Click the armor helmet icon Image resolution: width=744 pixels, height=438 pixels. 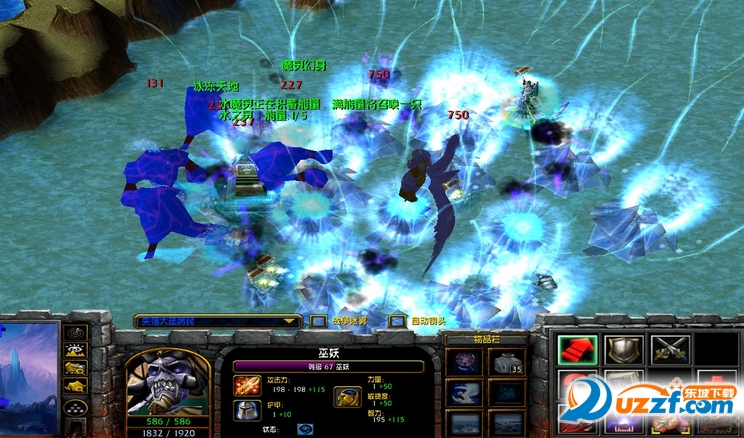245,408
